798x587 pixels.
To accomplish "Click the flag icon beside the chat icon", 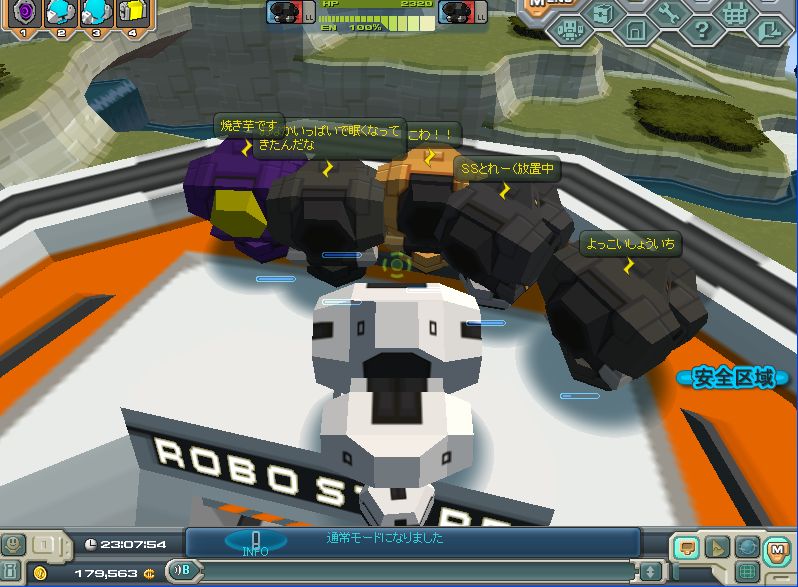I will tap(717, 547).
